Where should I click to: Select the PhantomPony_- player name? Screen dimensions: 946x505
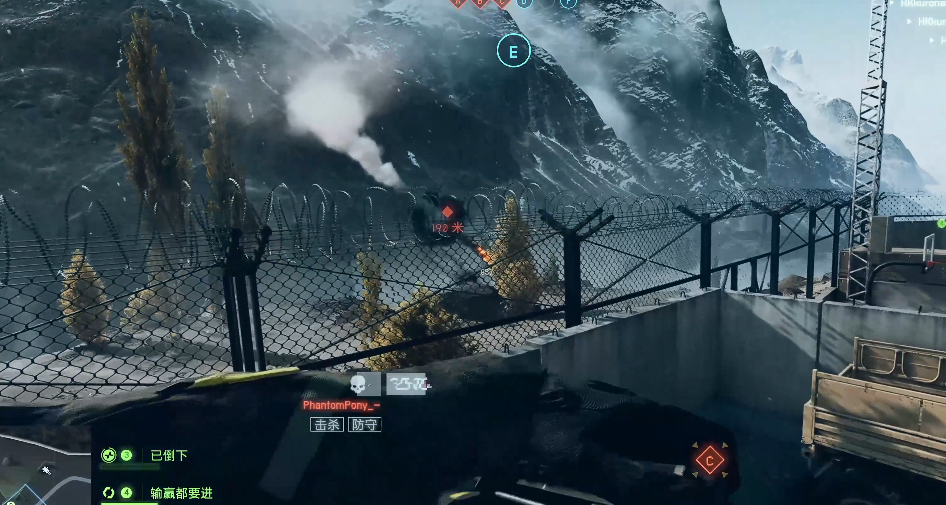pyautogui.click(x=341, y=405)
